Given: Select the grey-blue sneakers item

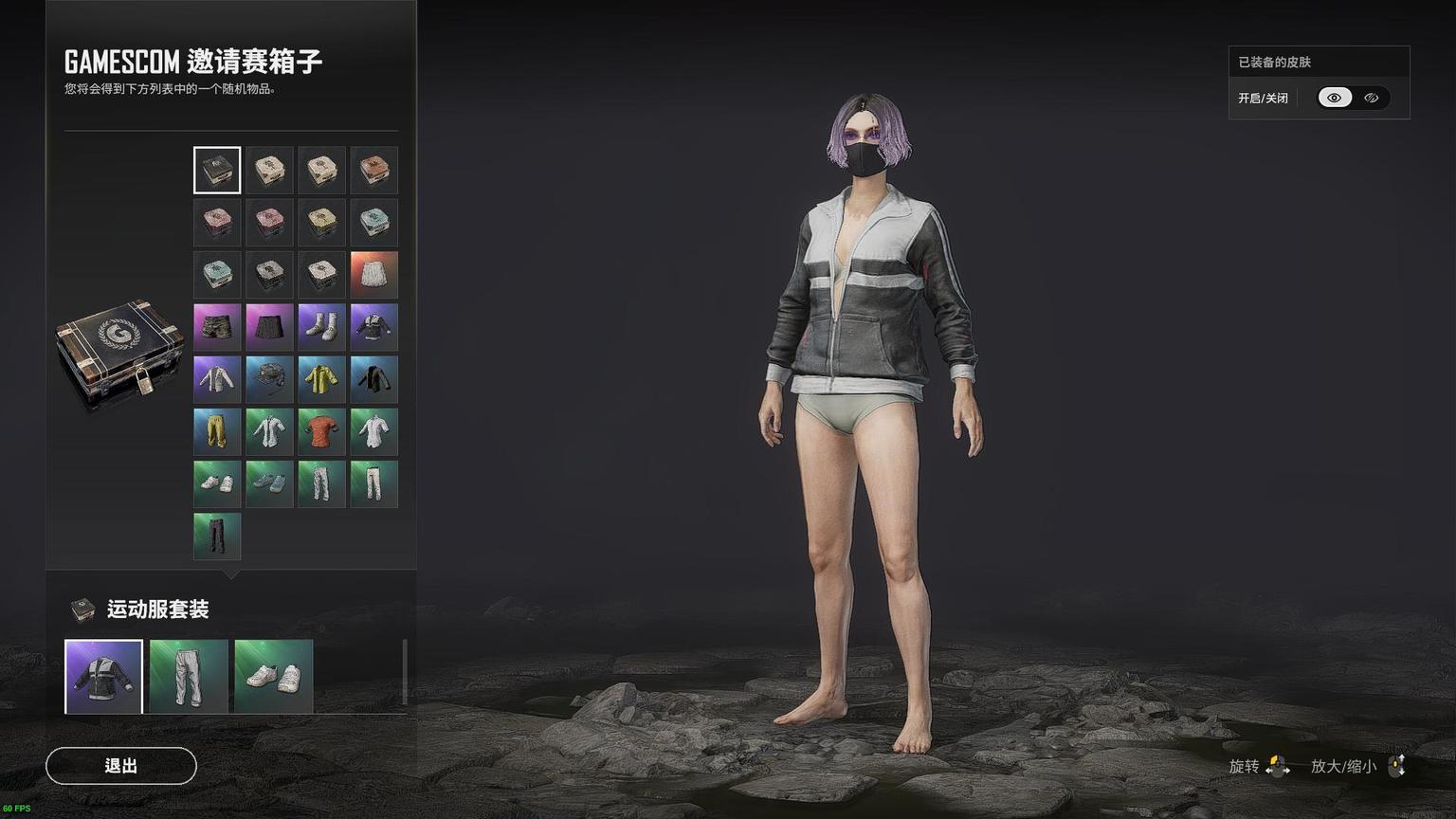Looking at the screenshot, I should pyautogui.click(x=269, y=483).
